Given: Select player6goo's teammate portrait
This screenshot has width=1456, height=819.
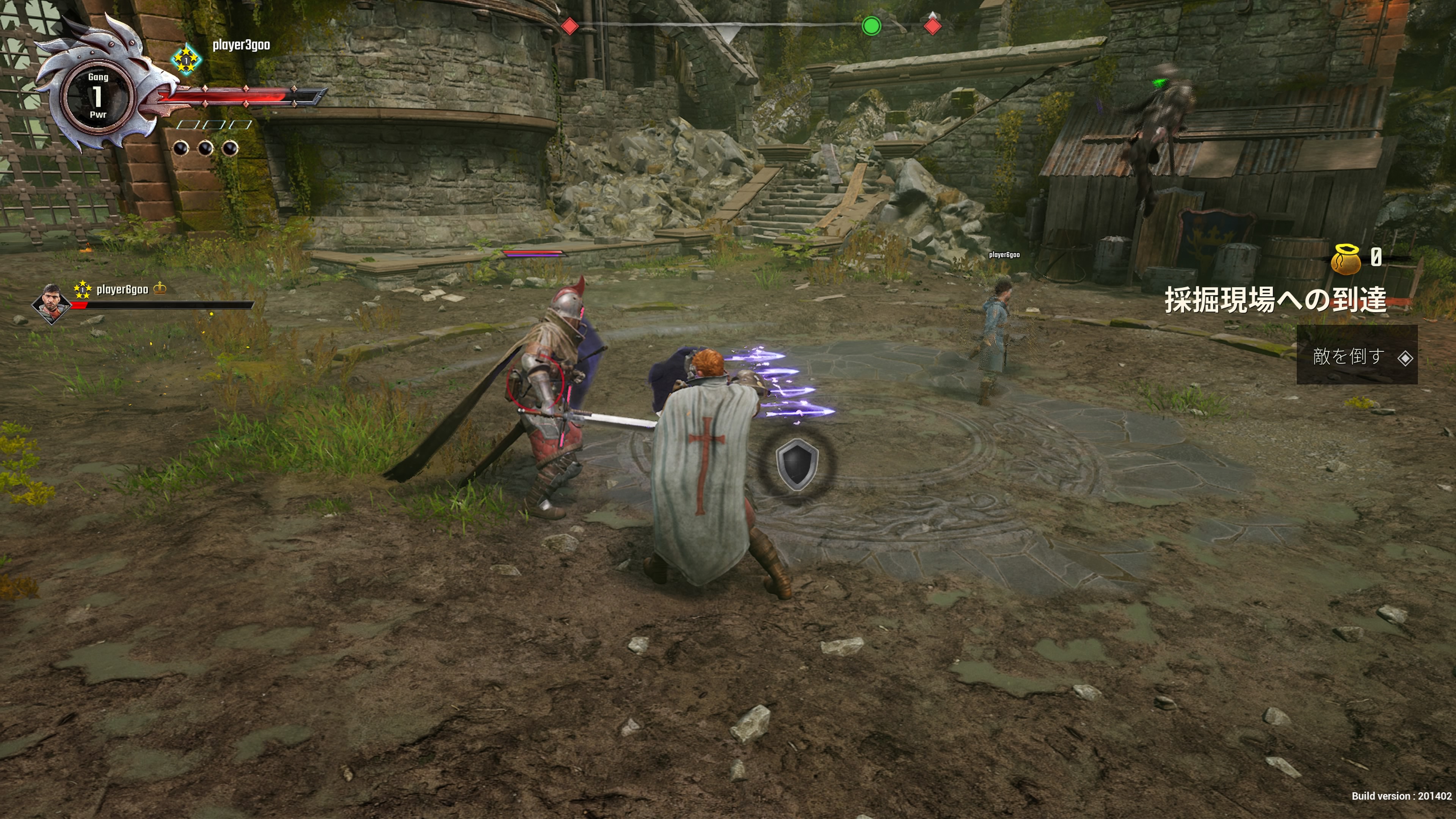Looking at the screenshot, I should pos(52,303).
